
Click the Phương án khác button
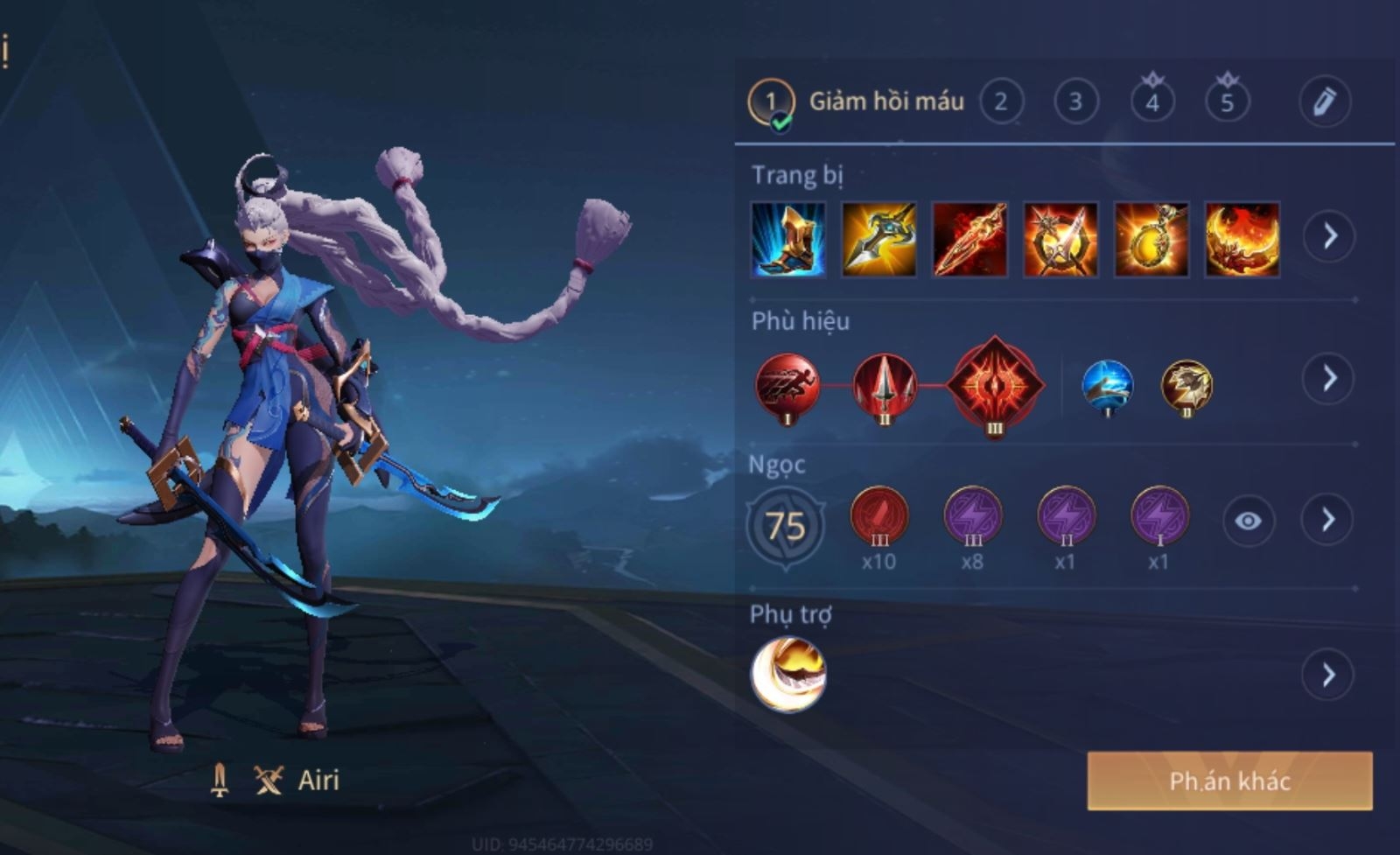pyautogui.click(x=1229, y=781)
